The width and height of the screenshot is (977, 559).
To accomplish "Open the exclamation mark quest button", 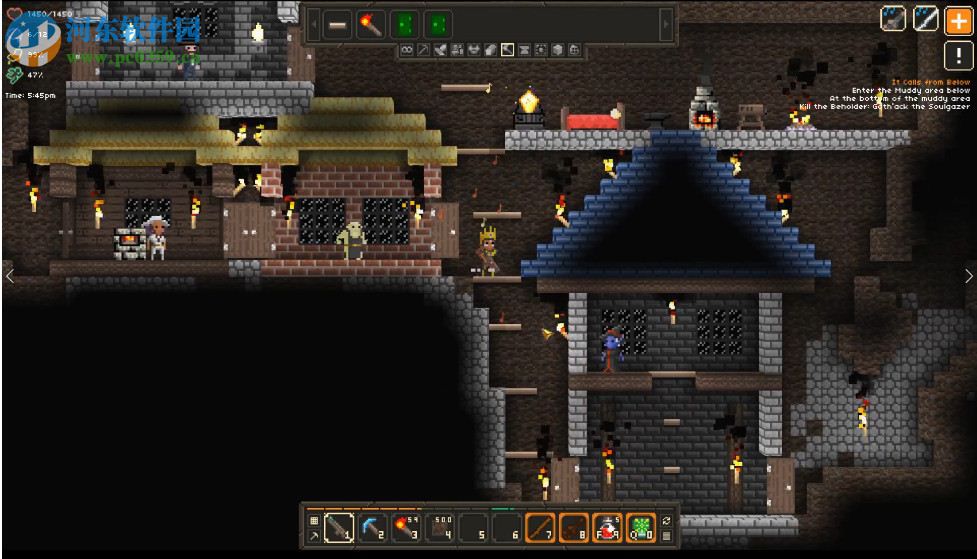I will pos(957,54).
